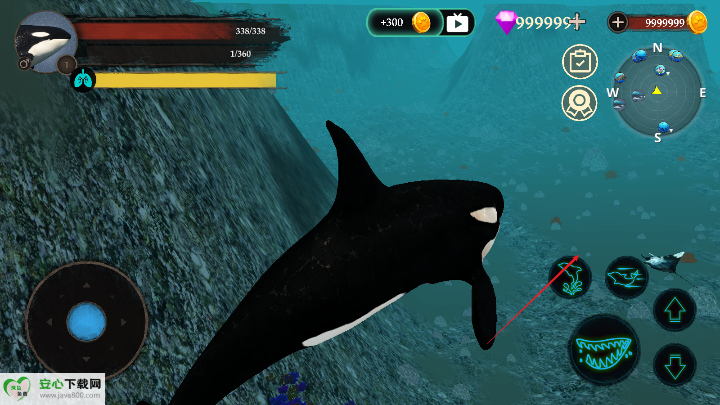This screenshot has width=720, height=405.
Task: Tap the orca portrait avatar
Action: [45, 41]
